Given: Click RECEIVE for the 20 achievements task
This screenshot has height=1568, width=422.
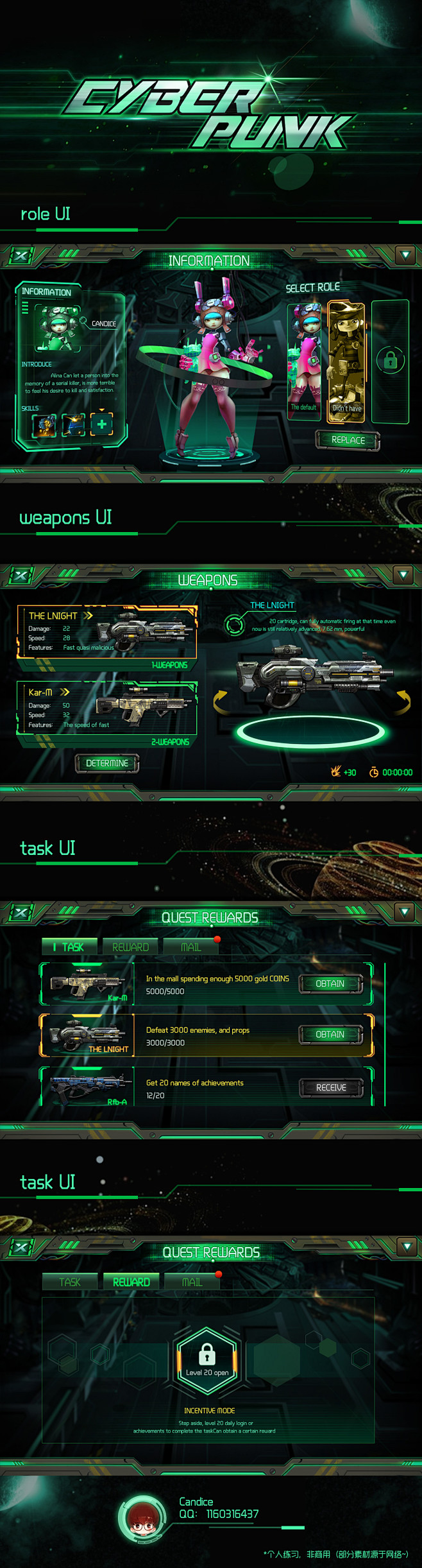Looking at the screenshot, I should click(x=331, y=1087).
